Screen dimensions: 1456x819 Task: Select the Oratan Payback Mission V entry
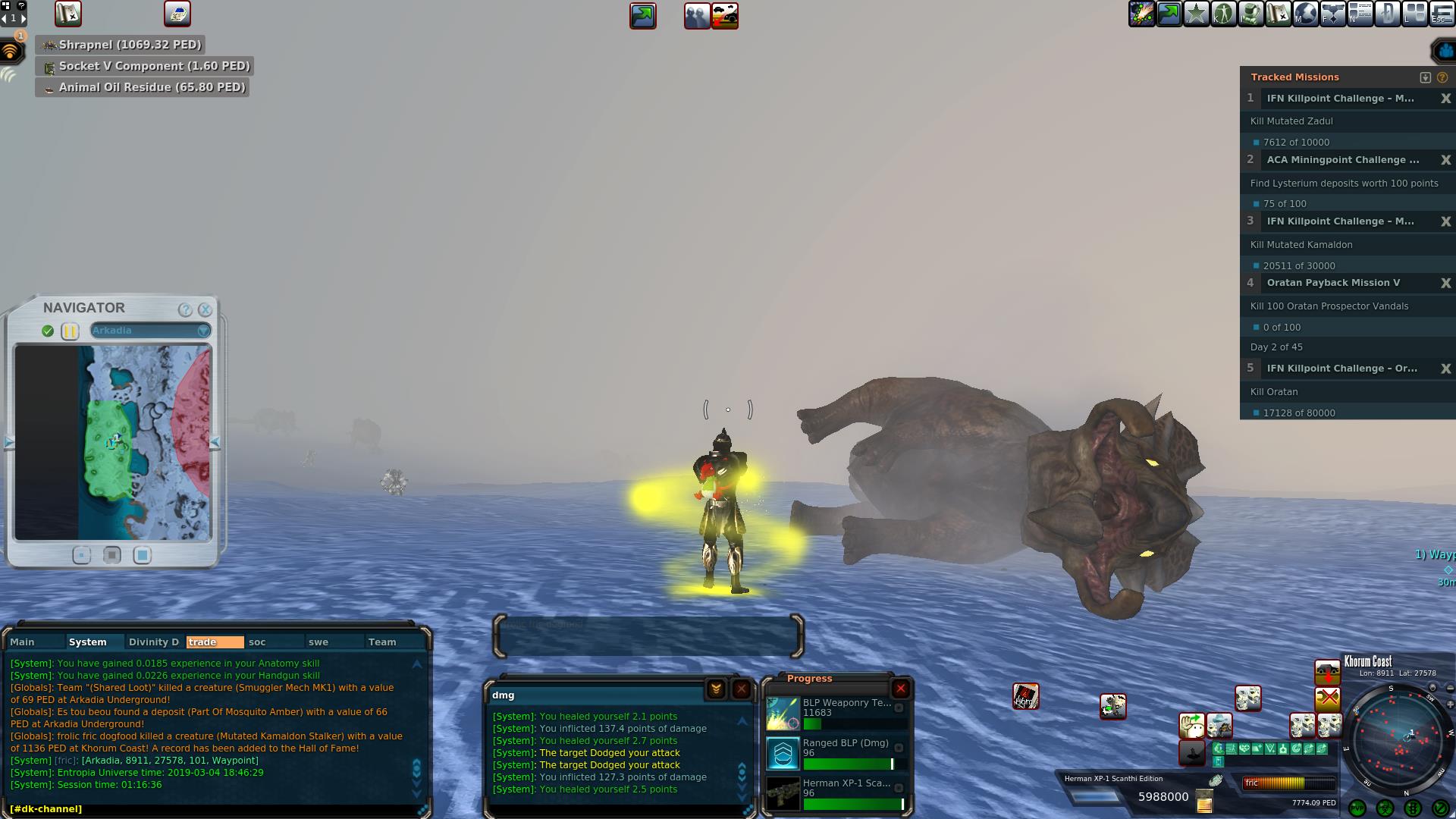point(1333,283)
